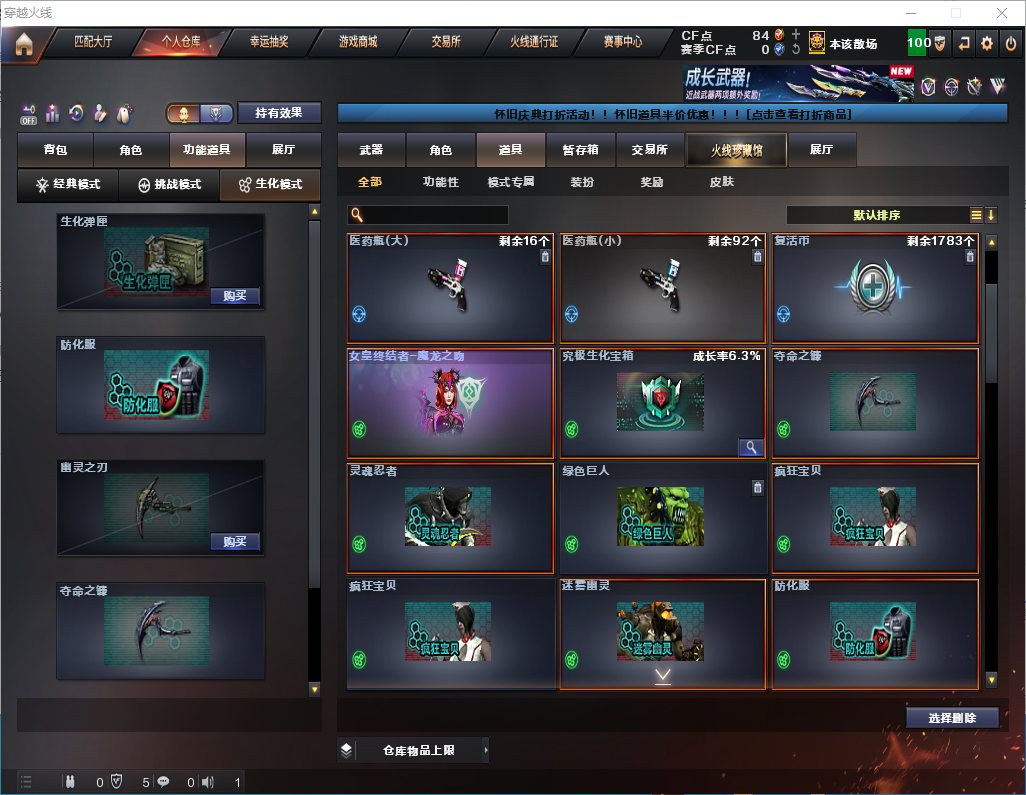Switch to the 赛事中心 tab

(622, 42)
